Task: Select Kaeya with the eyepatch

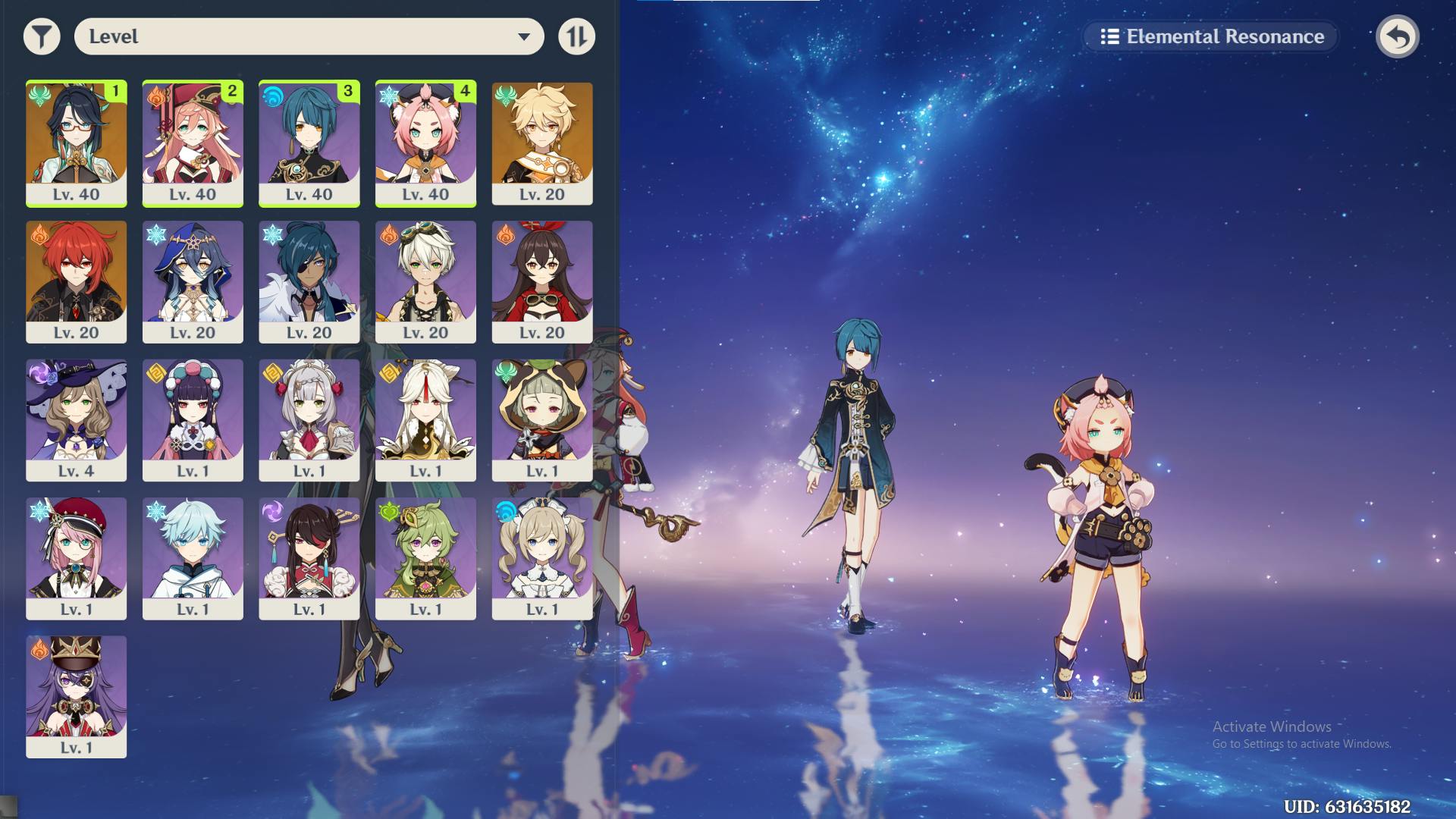Action: point(309,281)
